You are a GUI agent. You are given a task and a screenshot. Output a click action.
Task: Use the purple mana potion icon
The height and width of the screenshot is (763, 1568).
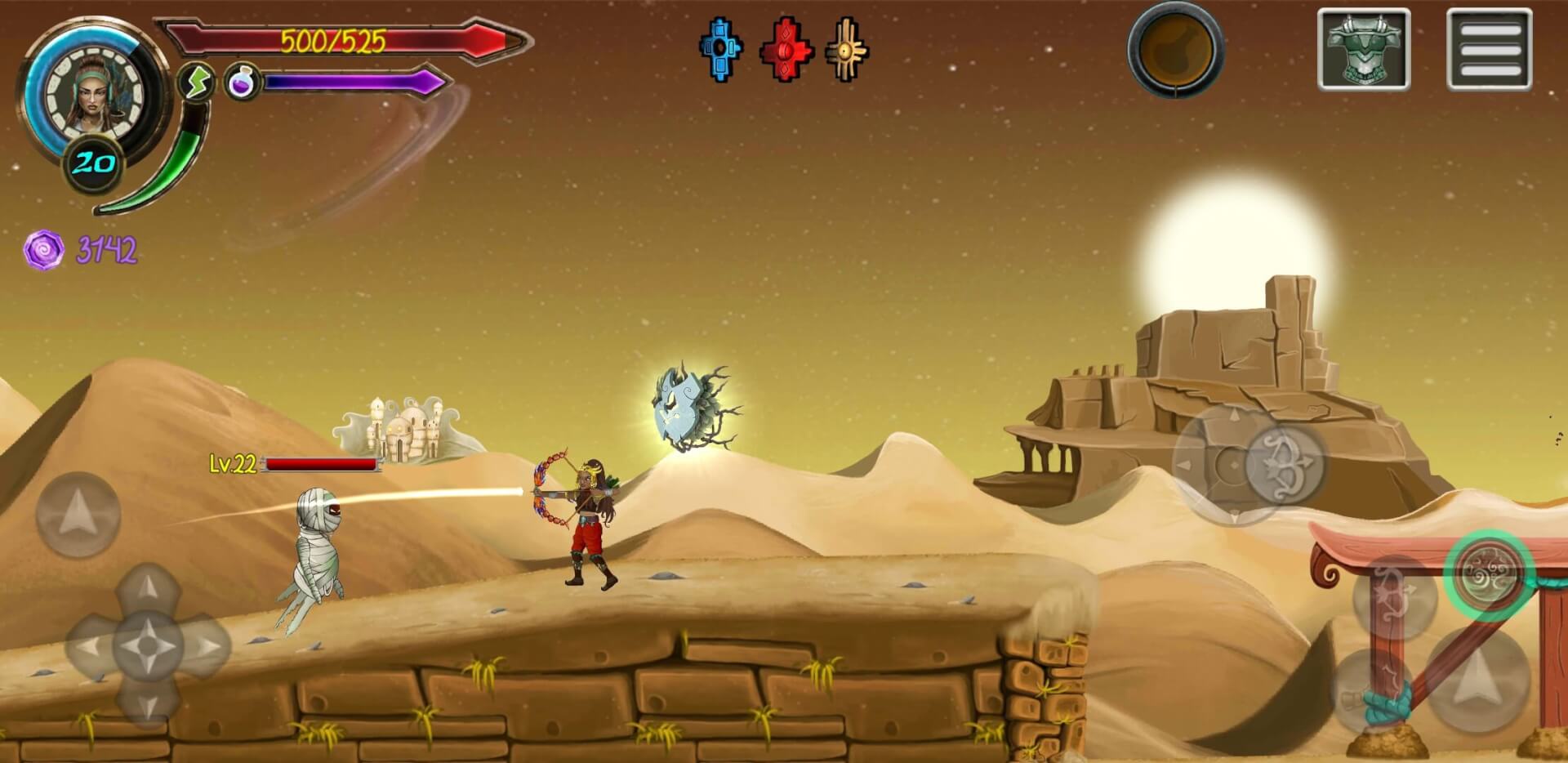(242, 83)
